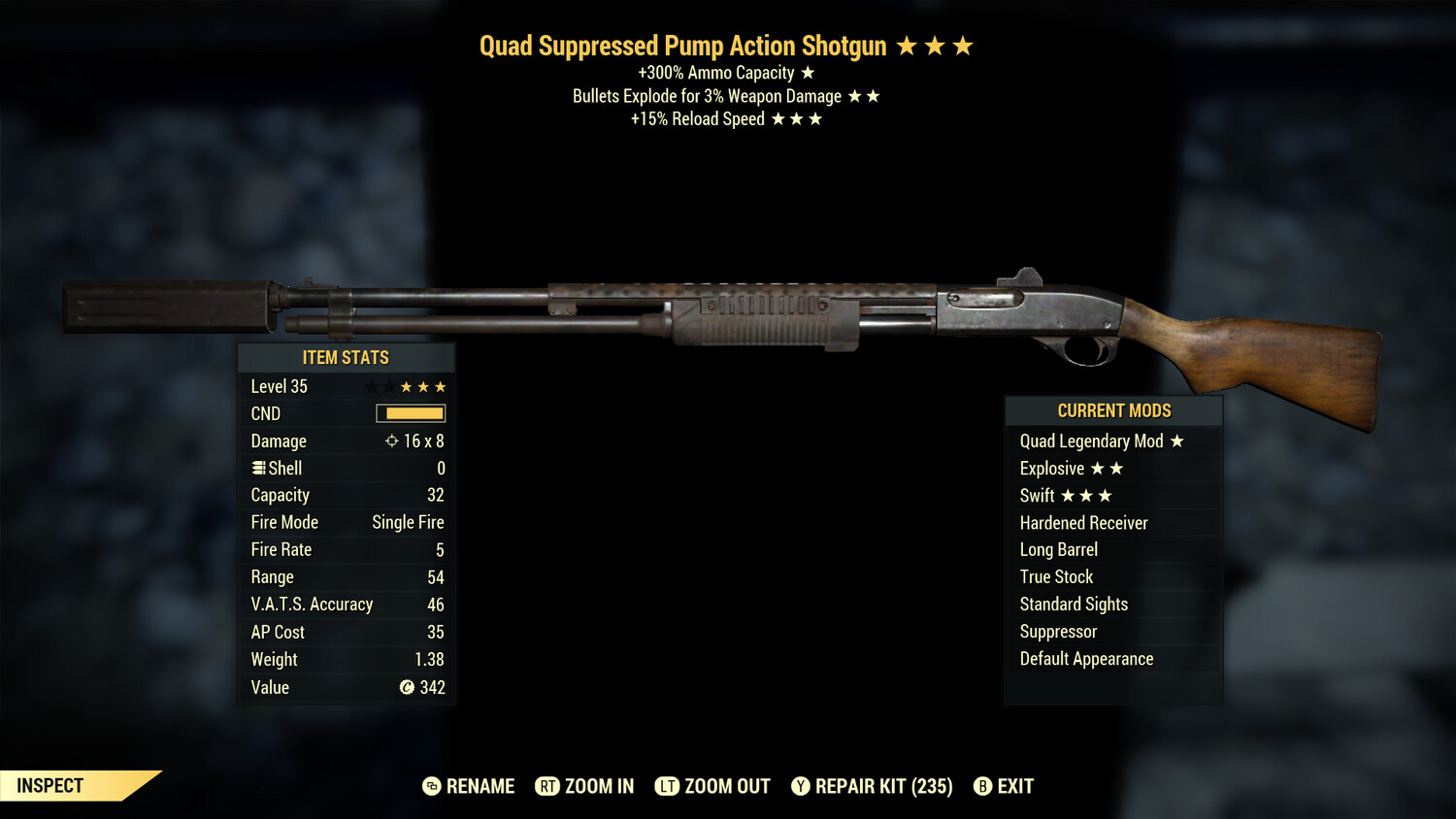The image size is (1456, 819).
Task: Click the Y Repair Kit icon
Action: coord(801,786)
